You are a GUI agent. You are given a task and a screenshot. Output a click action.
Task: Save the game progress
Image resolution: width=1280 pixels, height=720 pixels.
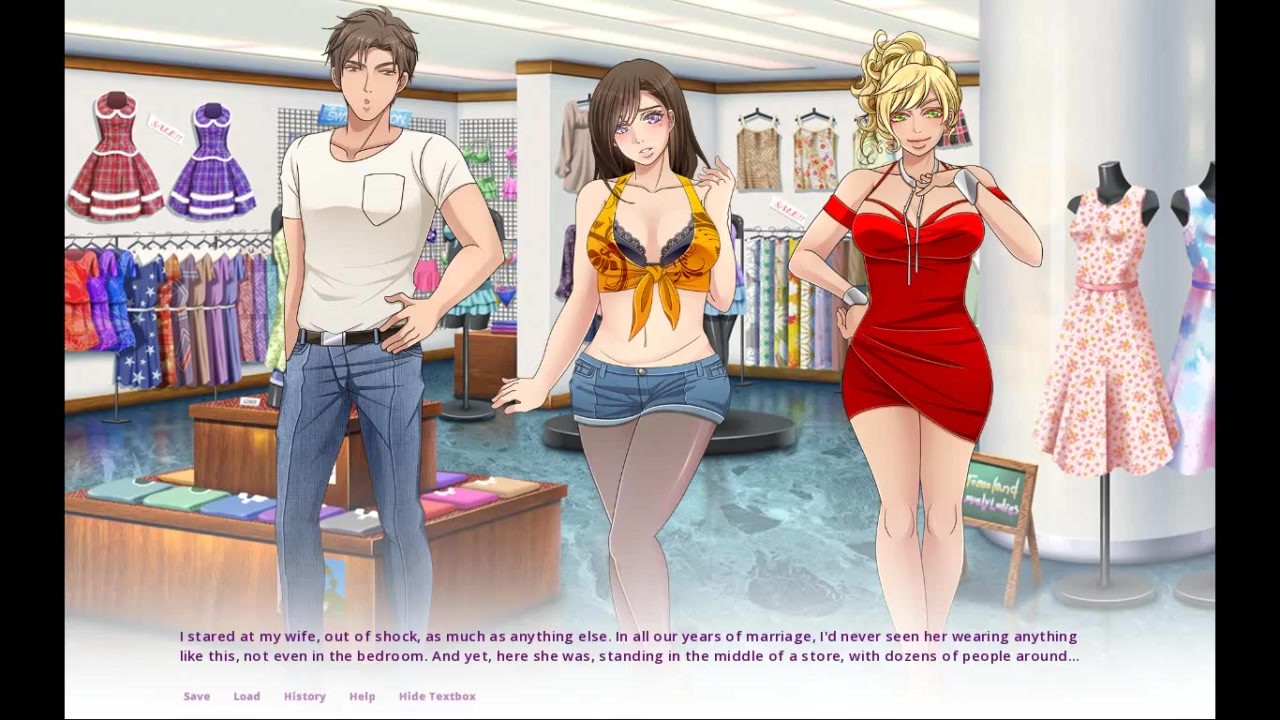pos(196,696)
